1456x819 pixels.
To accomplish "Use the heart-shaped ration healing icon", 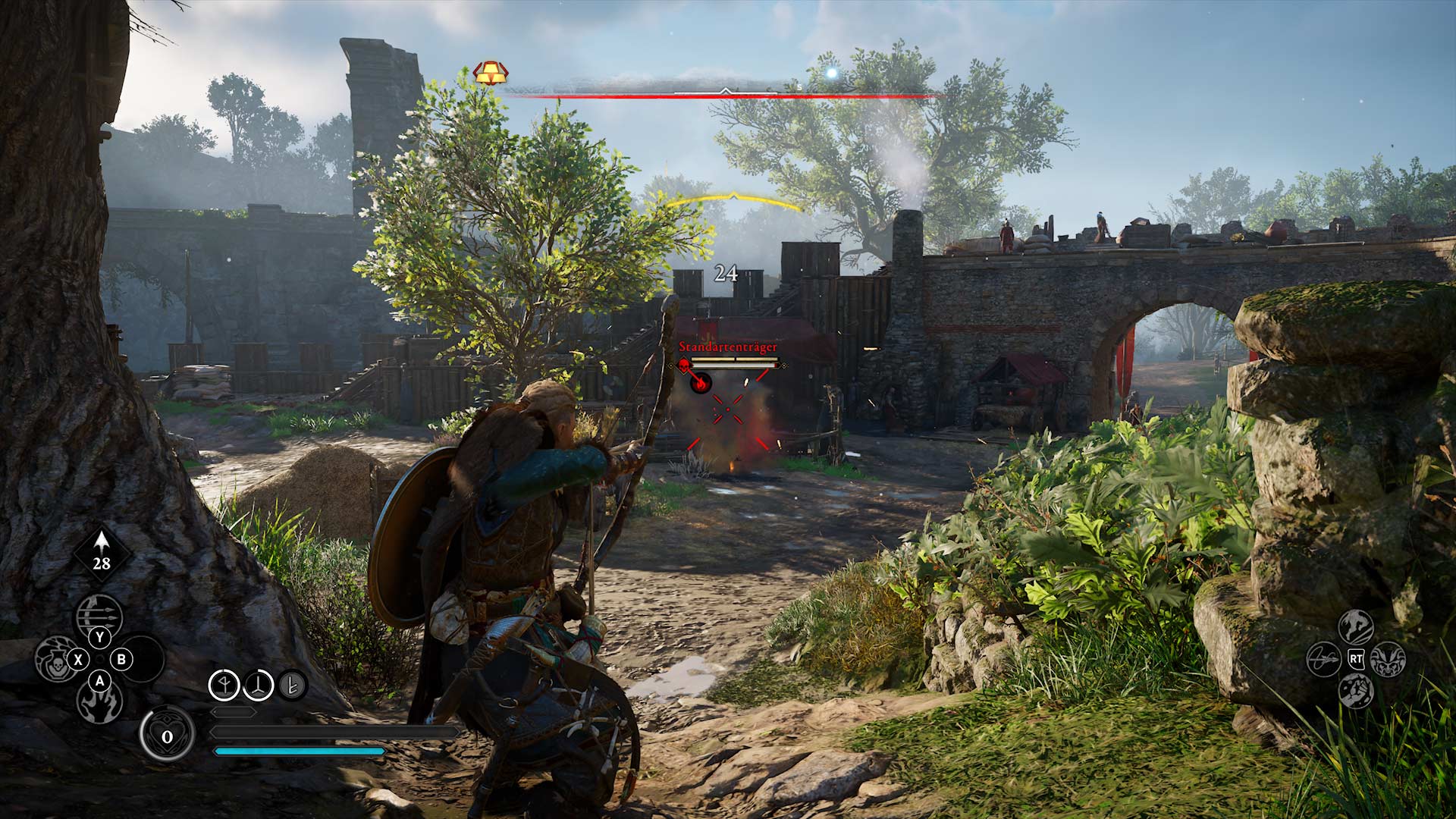I will [167, 734].
